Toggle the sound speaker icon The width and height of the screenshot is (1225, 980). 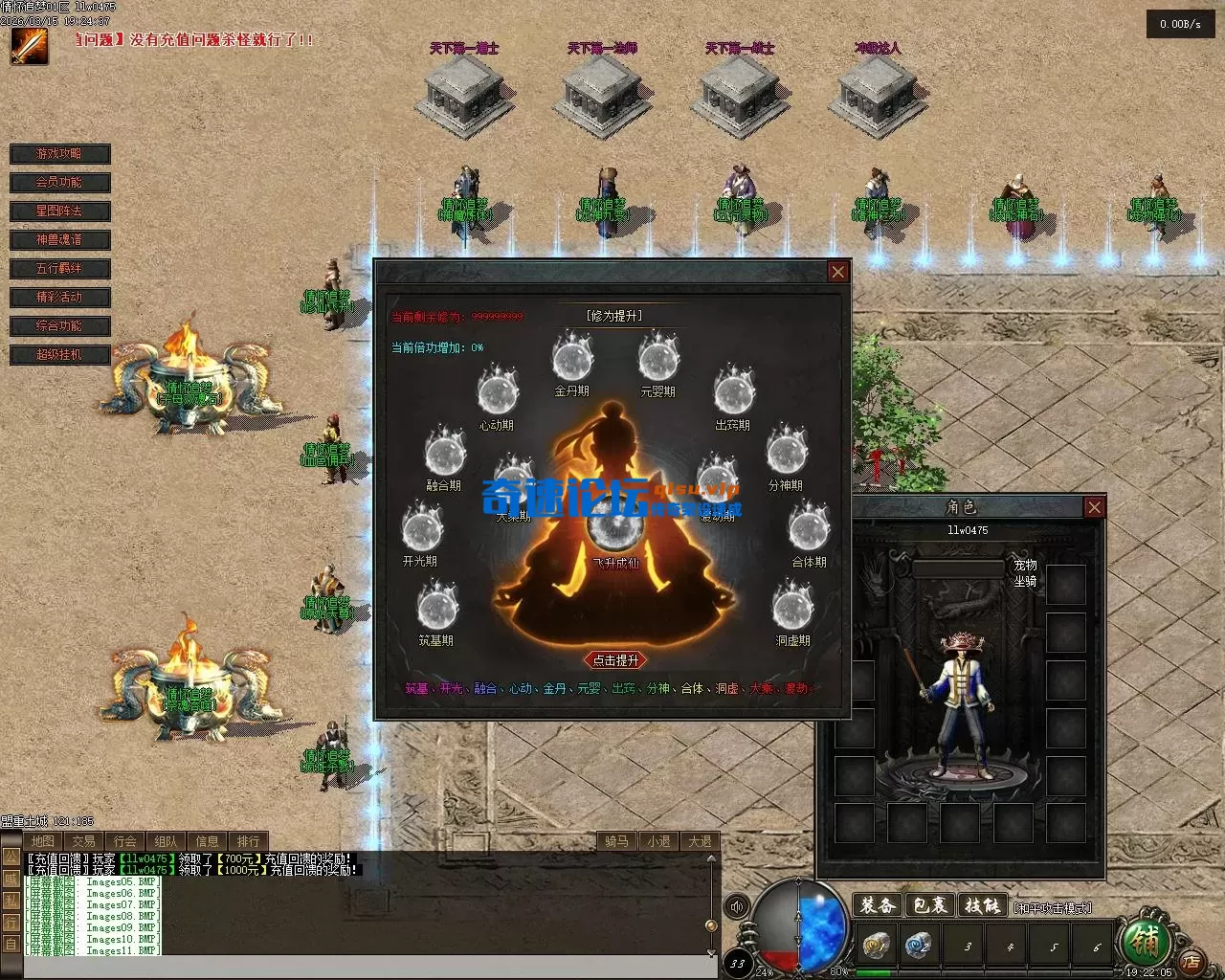(x=737, y=906)
